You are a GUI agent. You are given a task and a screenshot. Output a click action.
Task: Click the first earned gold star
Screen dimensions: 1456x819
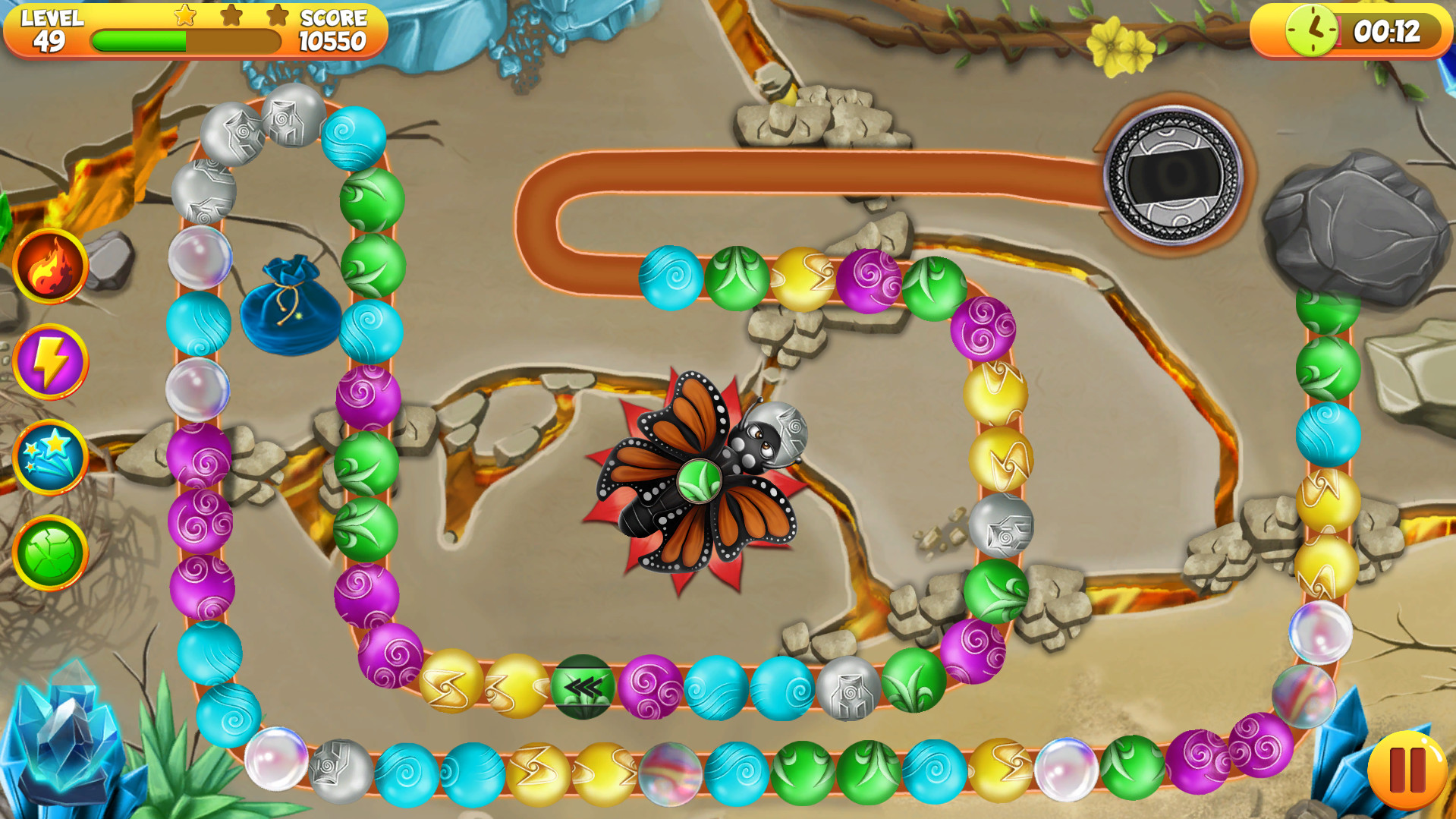[x=184, y=15]
